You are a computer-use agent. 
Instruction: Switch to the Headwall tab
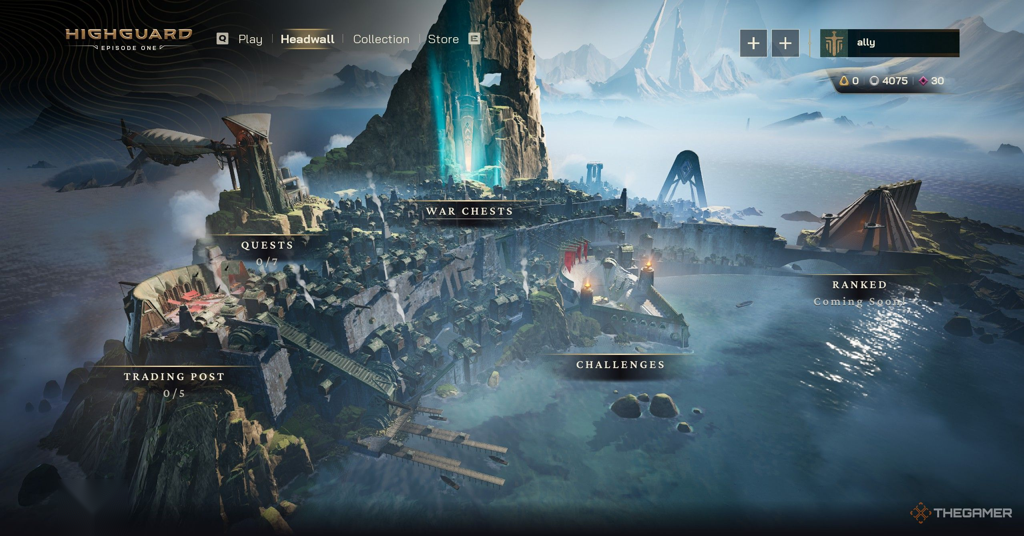click(305, 39)
